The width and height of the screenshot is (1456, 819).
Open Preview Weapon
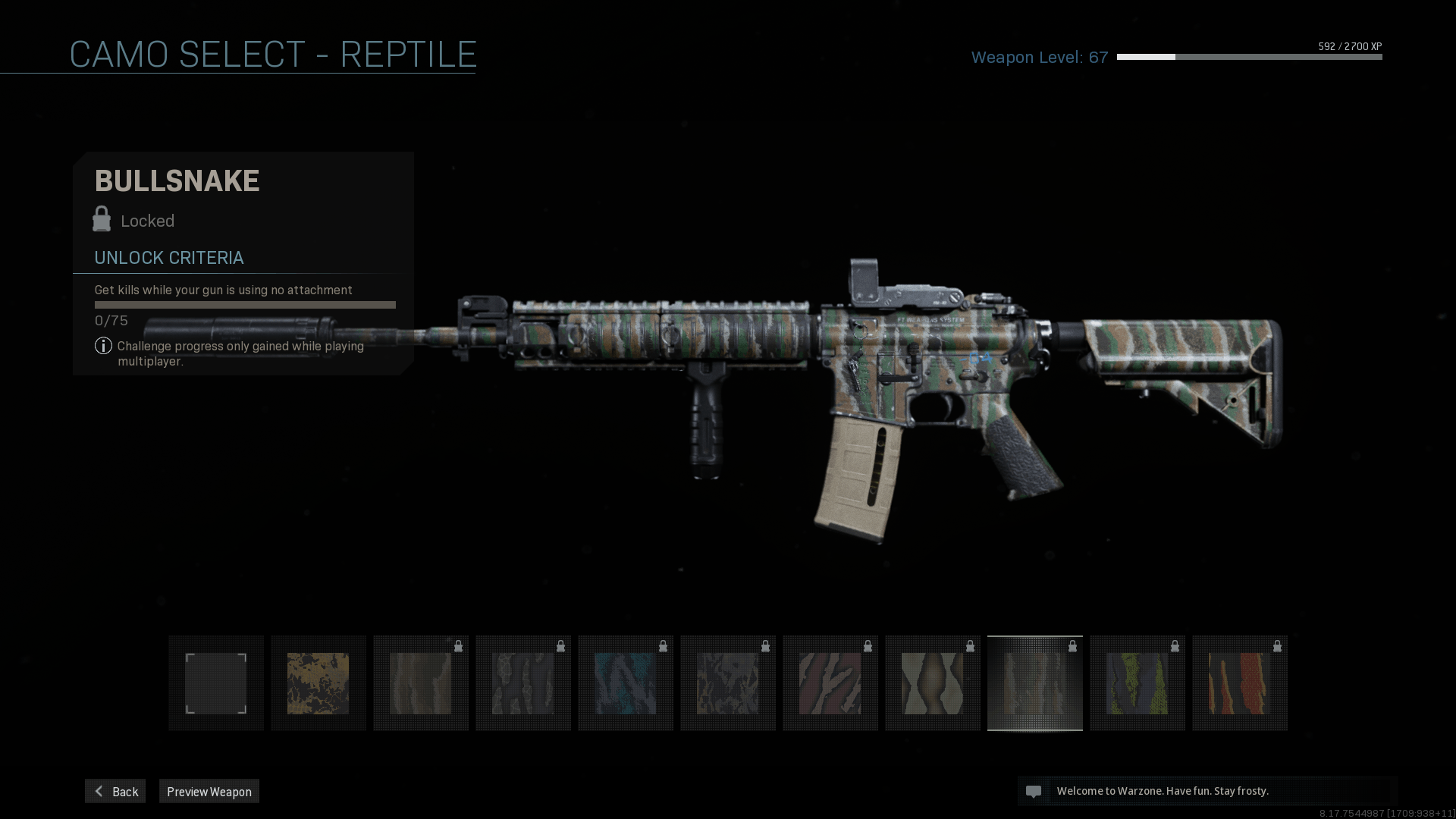click(x=209, y=791)
